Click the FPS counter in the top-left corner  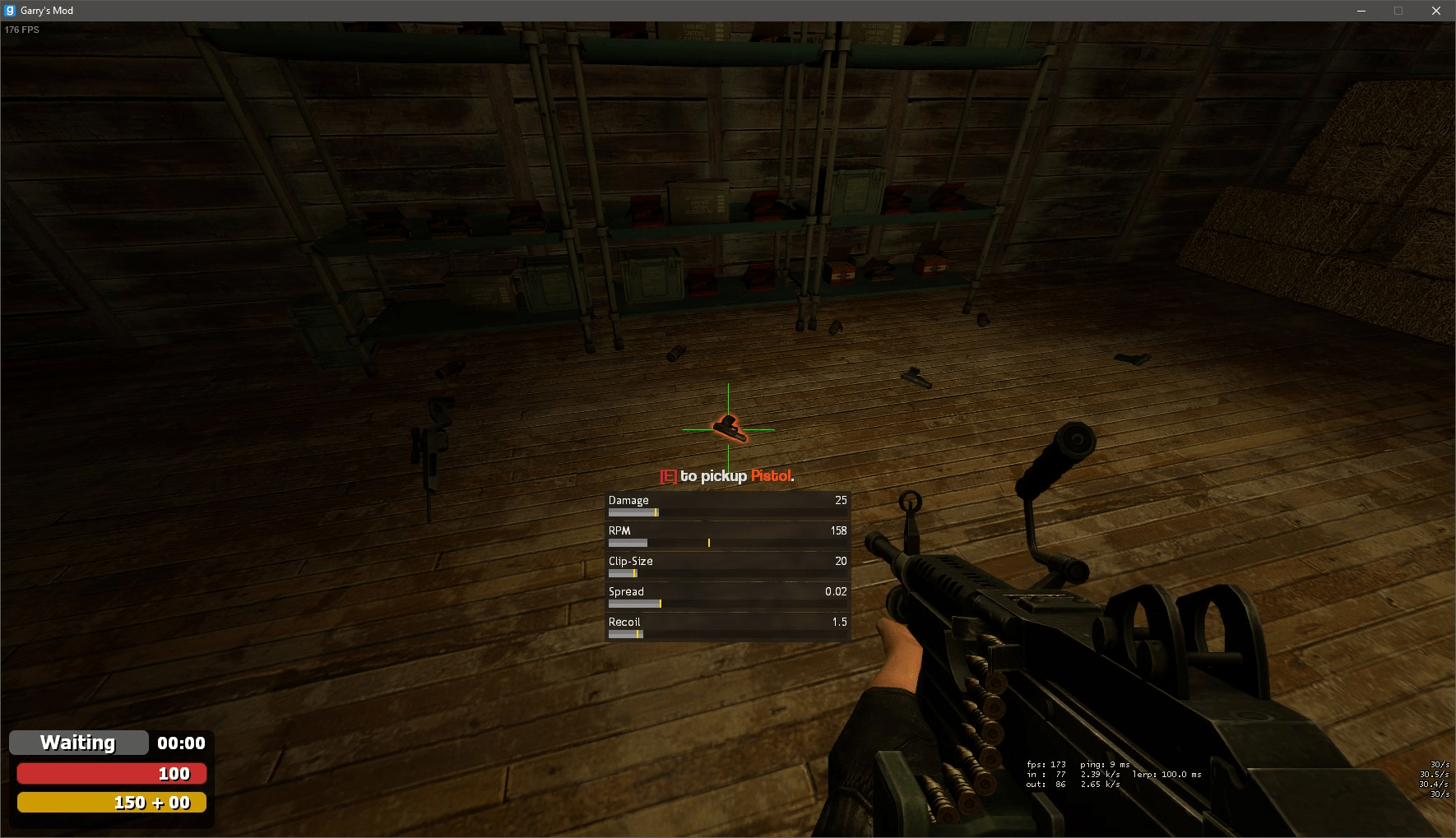coord(21,29)
